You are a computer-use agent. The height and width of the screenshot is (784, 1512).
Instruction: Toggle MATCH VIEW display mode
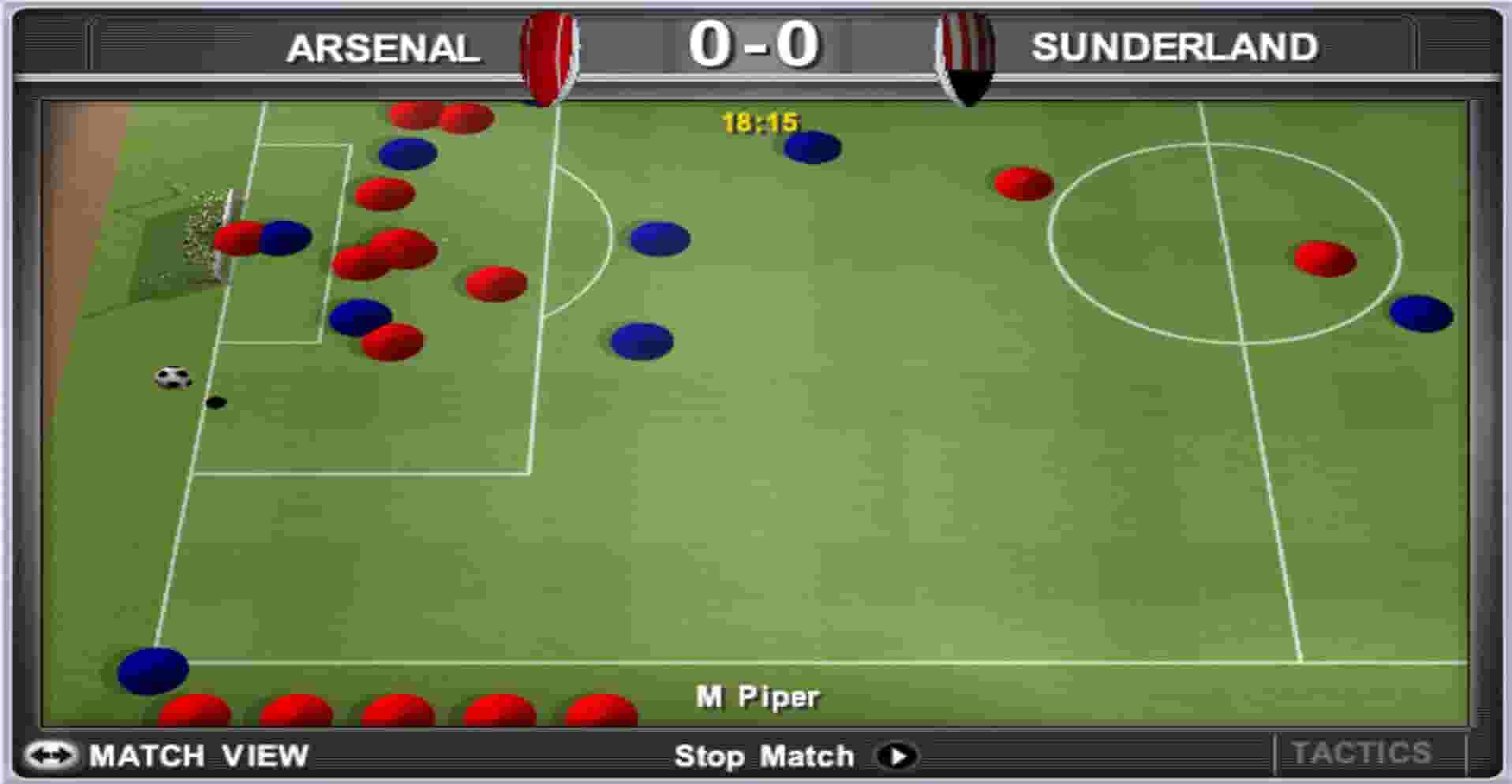[x=200, y=755]
